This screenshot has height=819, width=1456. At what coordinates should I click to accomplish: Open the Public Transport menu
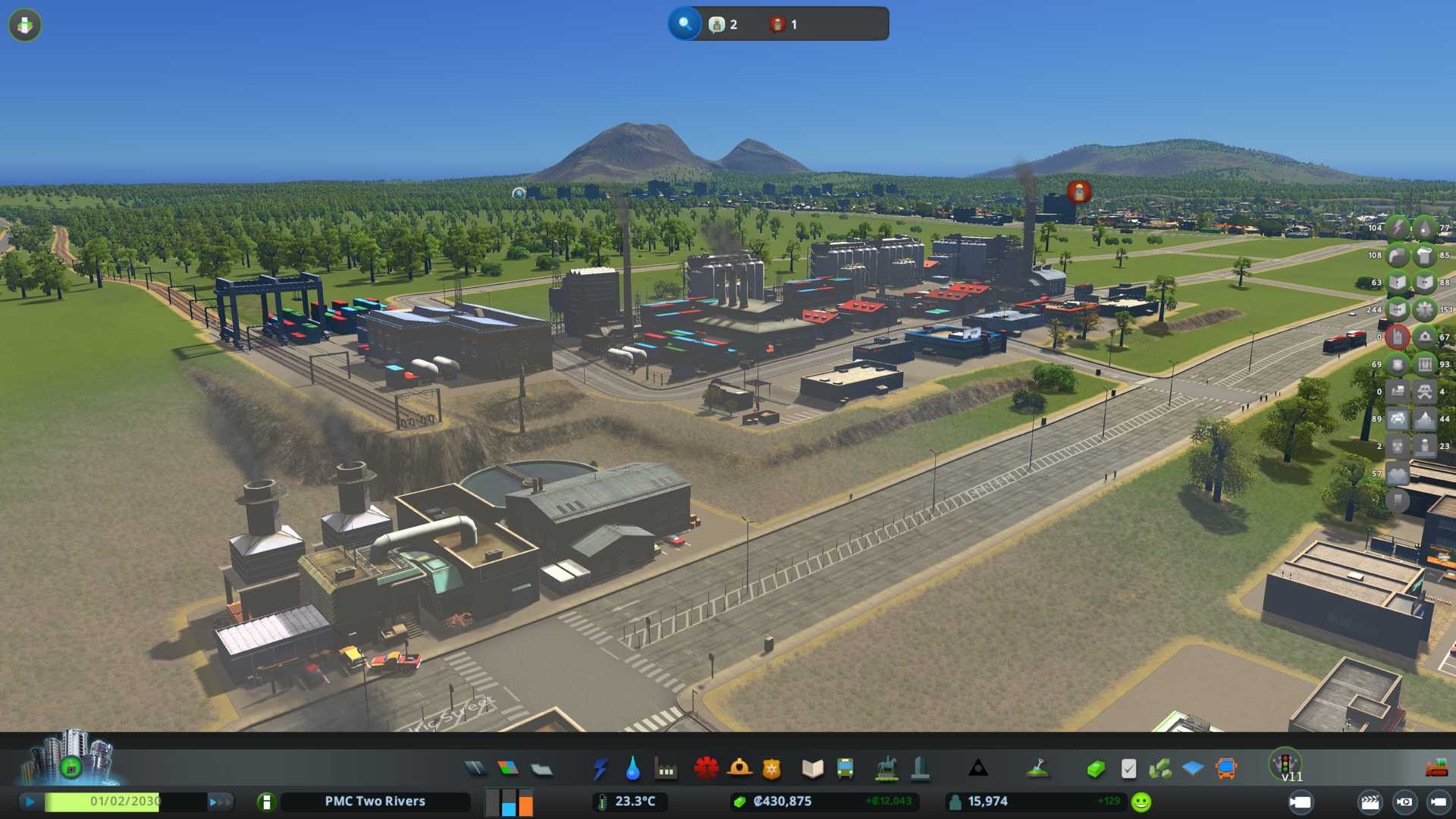coord(845,769)
